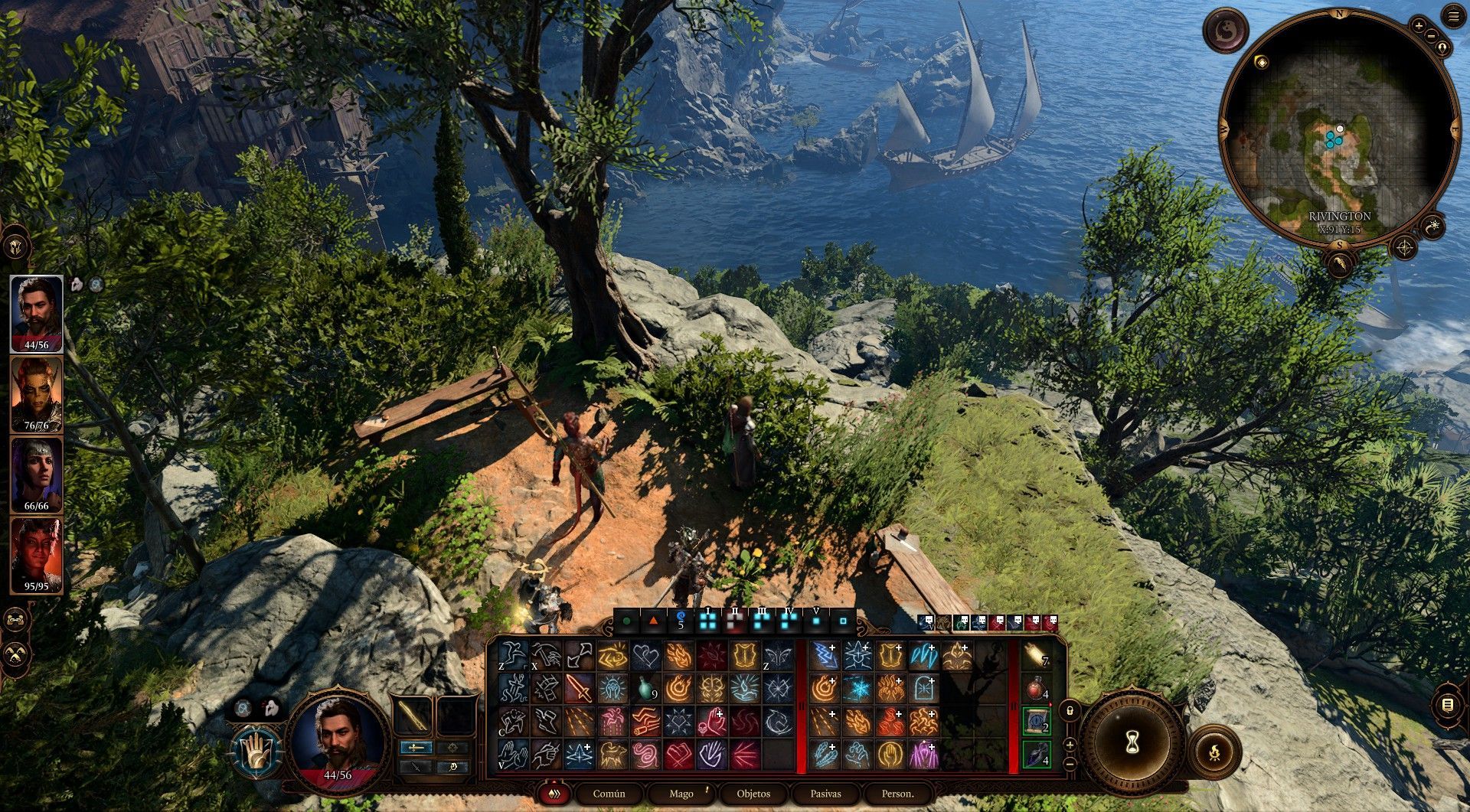This screenshot has height=812, width=1470.
Task: Zoom in on the minimap
Action: click(x=1418, y=26)
